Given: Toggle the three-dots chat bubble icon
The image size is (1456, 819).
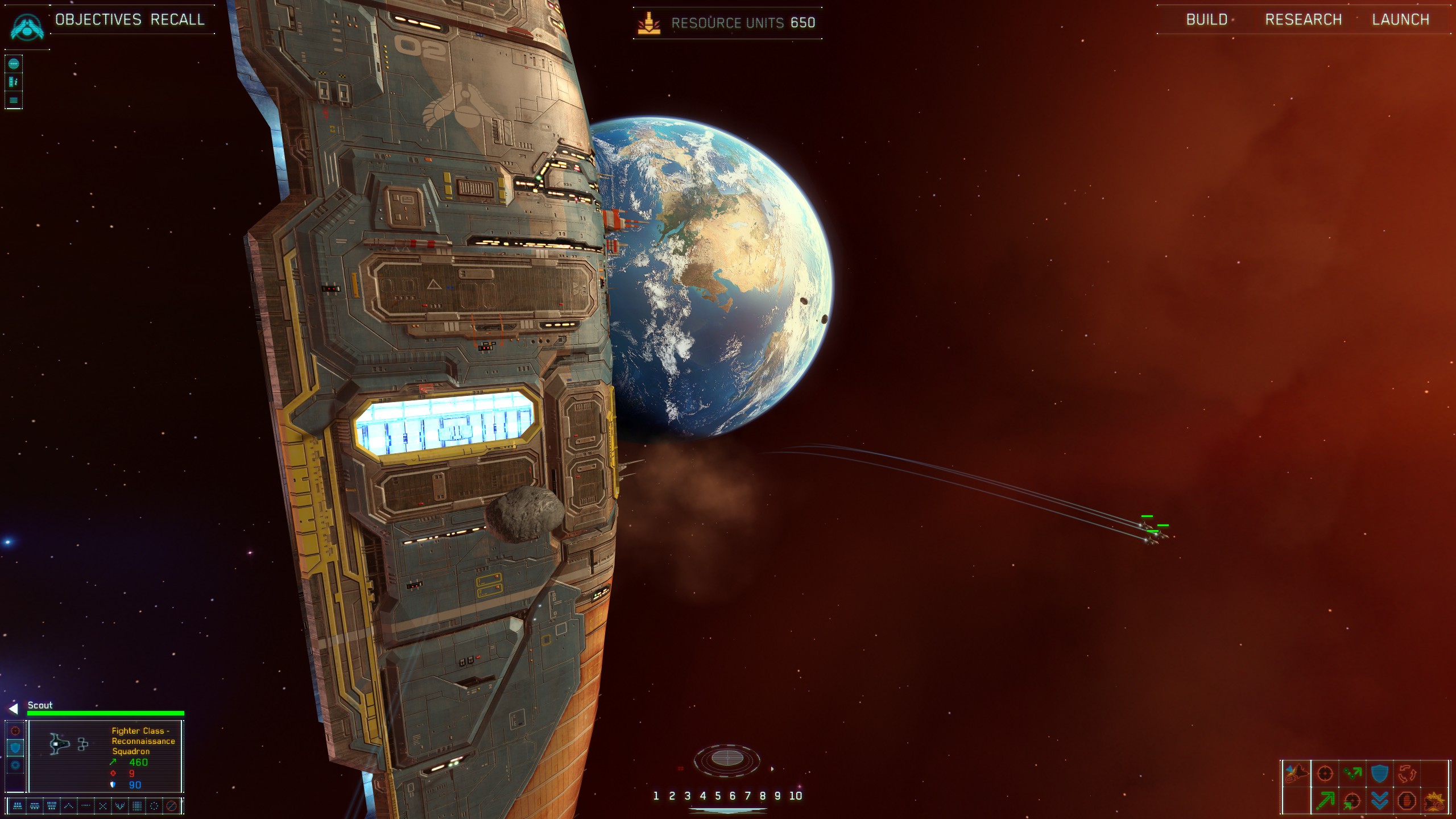Looking at the screenshot, I should click(x=14, y=64).
